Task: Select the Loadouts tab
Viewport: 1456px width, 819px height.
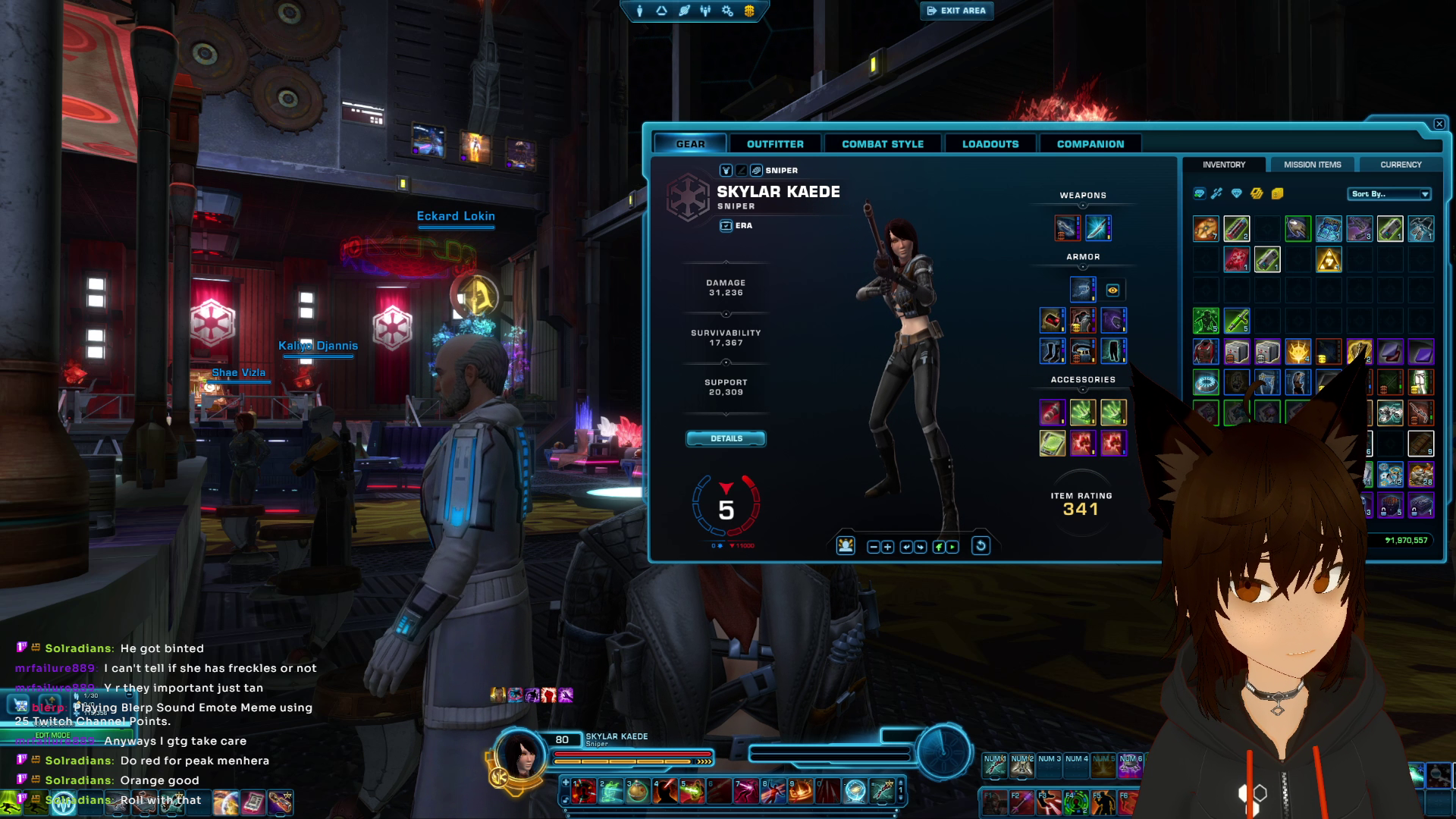Action: click(x=990, y=144)
